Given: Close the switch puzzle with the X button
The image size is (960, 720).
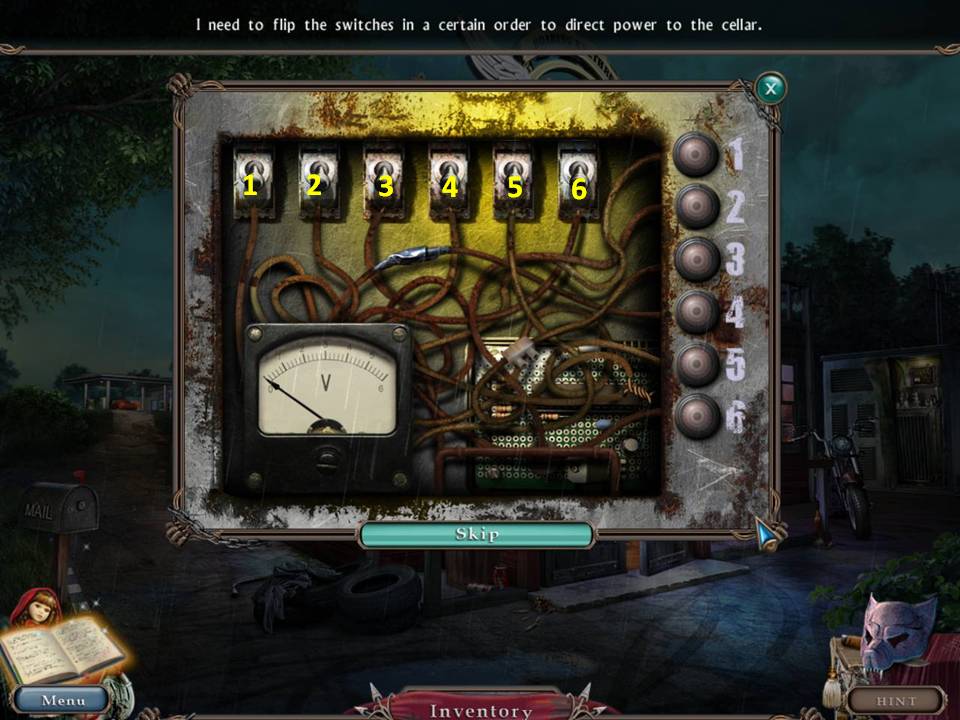Looking at the screenshot, I should coord(770,89).
